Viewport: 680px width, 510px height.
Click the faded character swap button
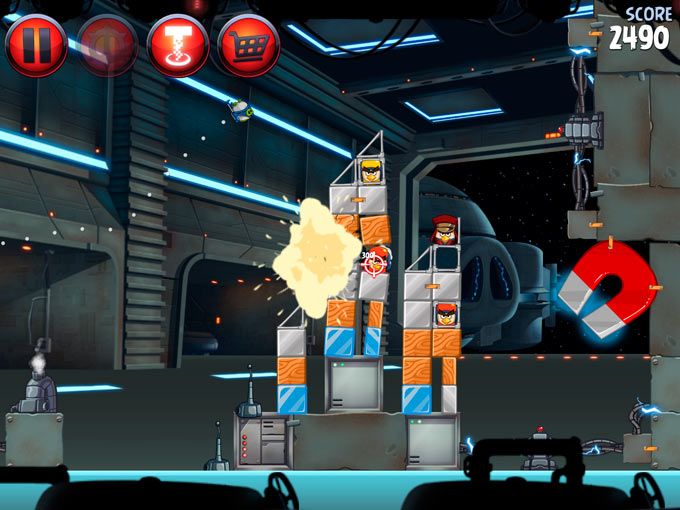click(x=107, y=45)
